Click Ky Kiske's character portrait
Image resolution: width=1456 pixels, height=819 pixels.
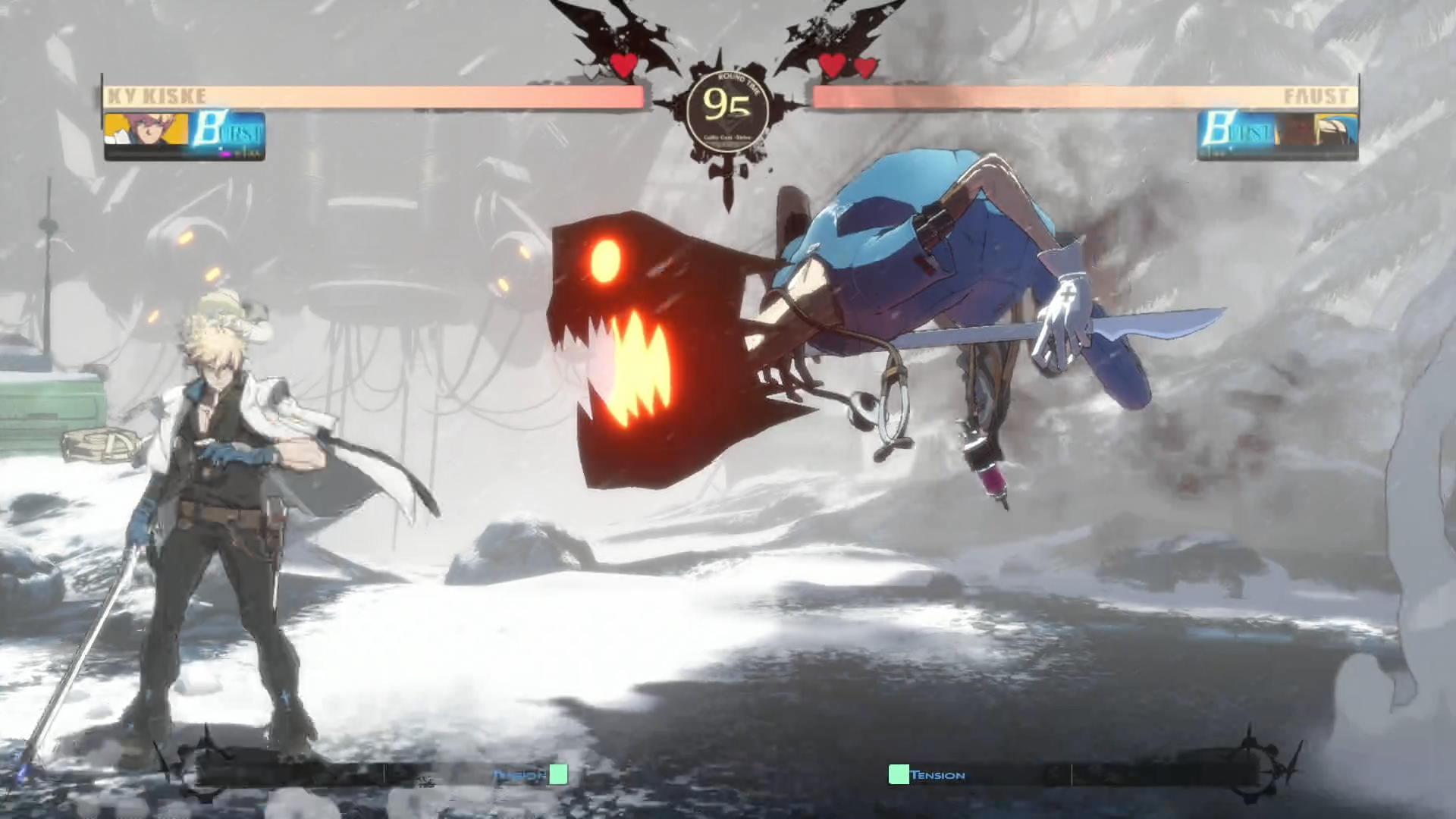[146, 130]
